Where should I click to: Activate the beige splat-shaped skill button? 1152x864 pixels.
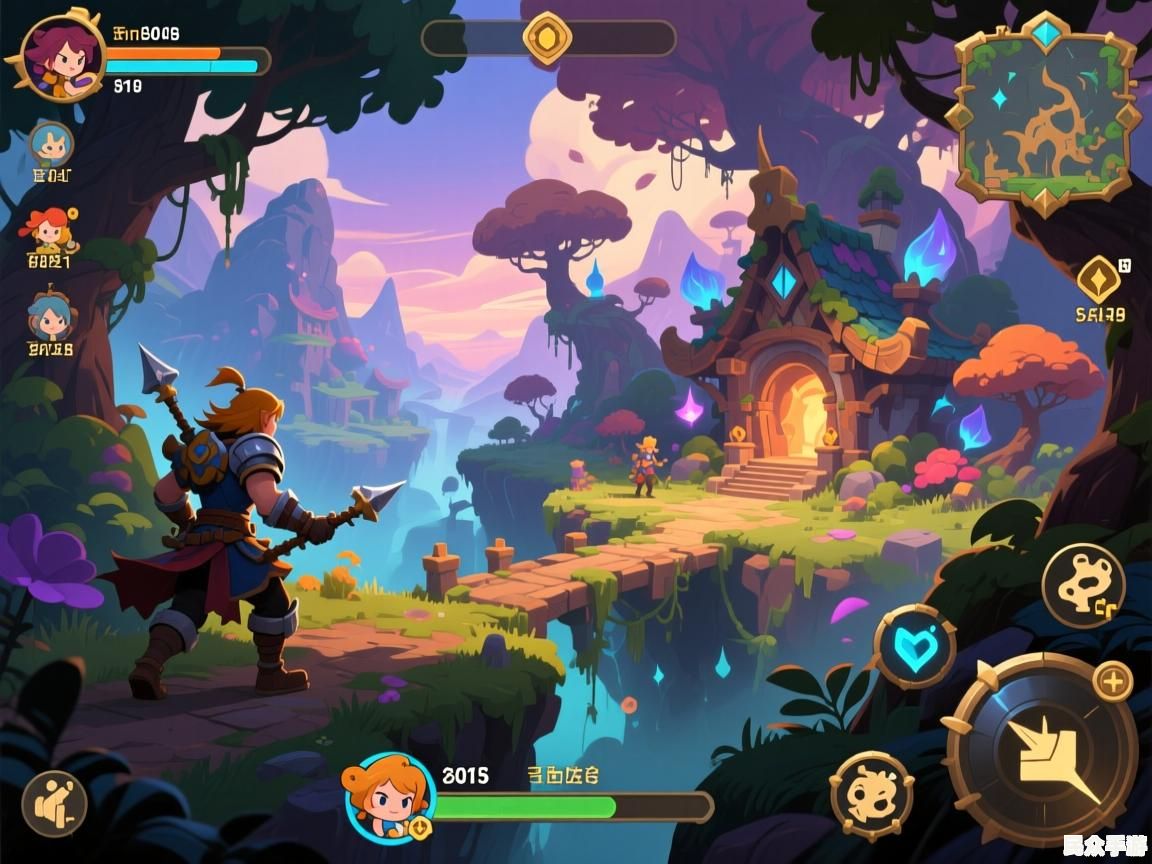point(1083,586)
